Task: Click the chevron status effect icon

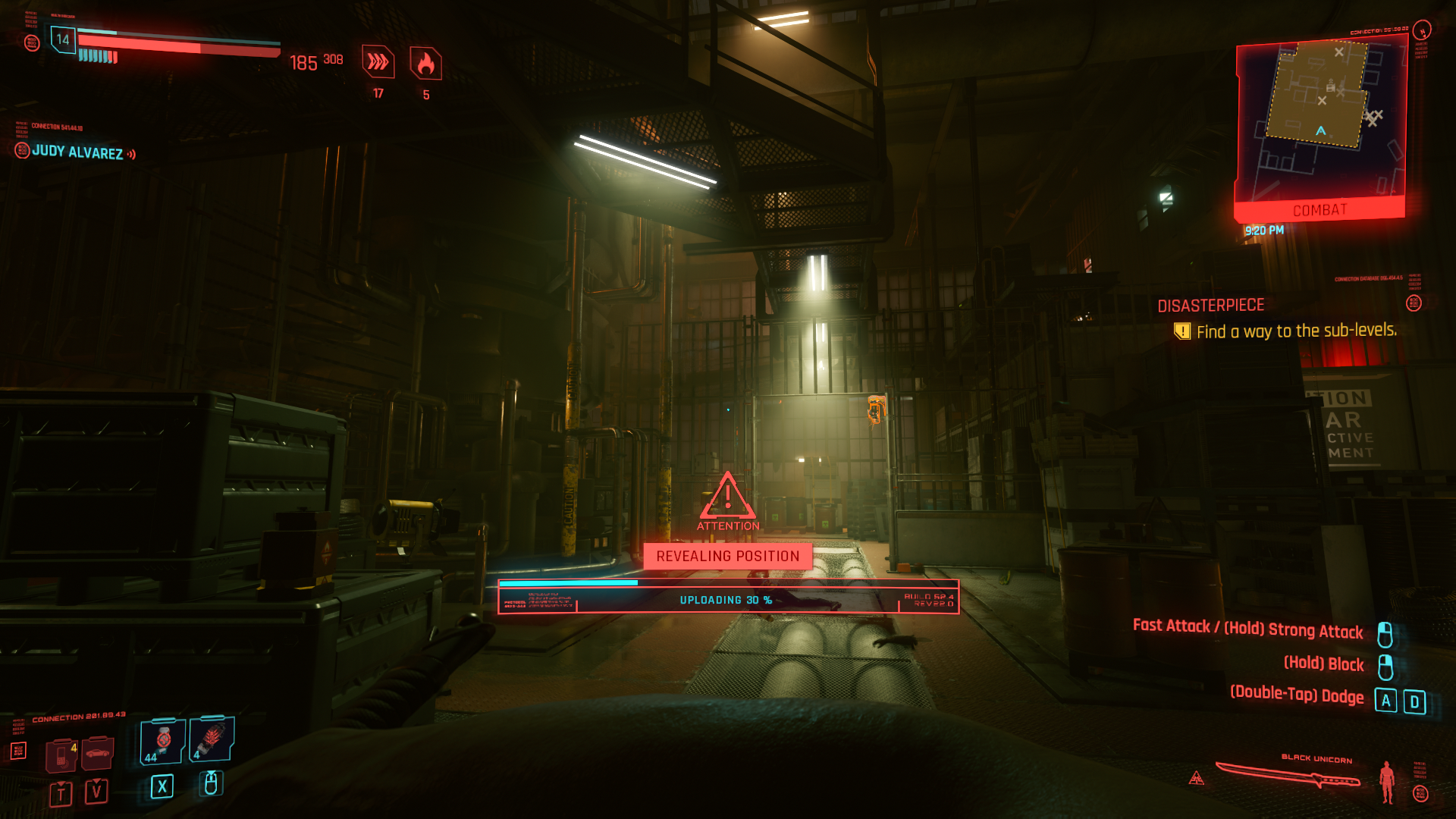Action: 378,62
